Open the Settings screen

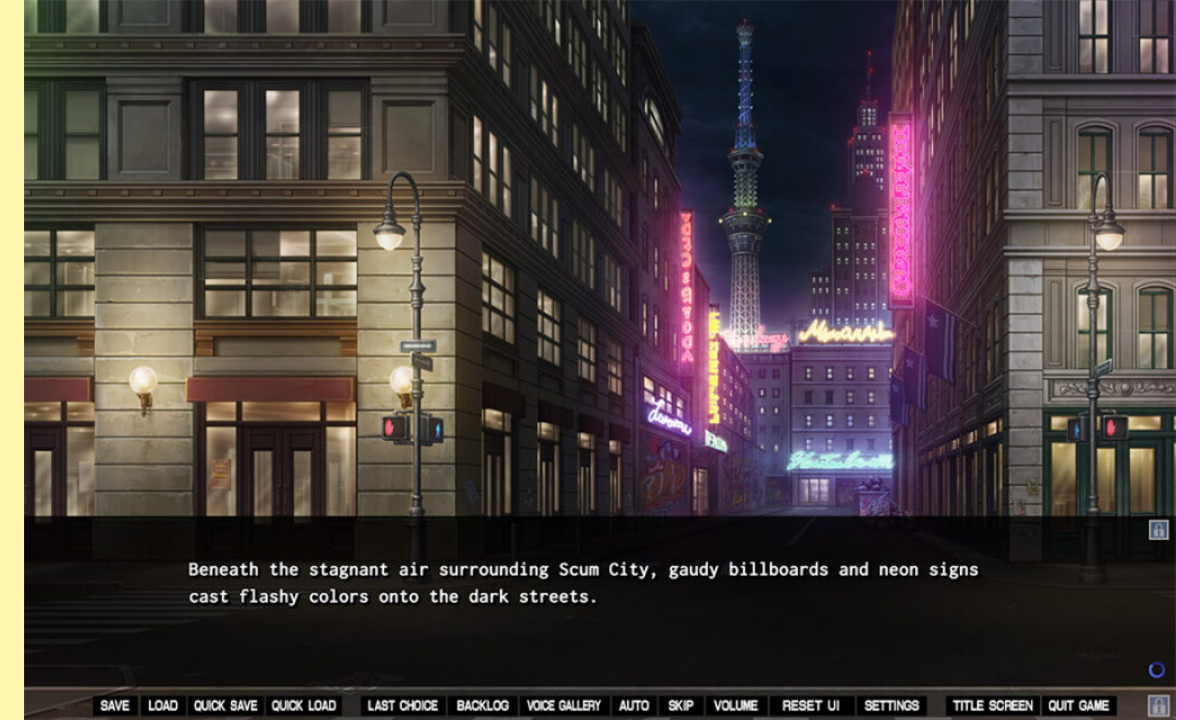point(892,706)
